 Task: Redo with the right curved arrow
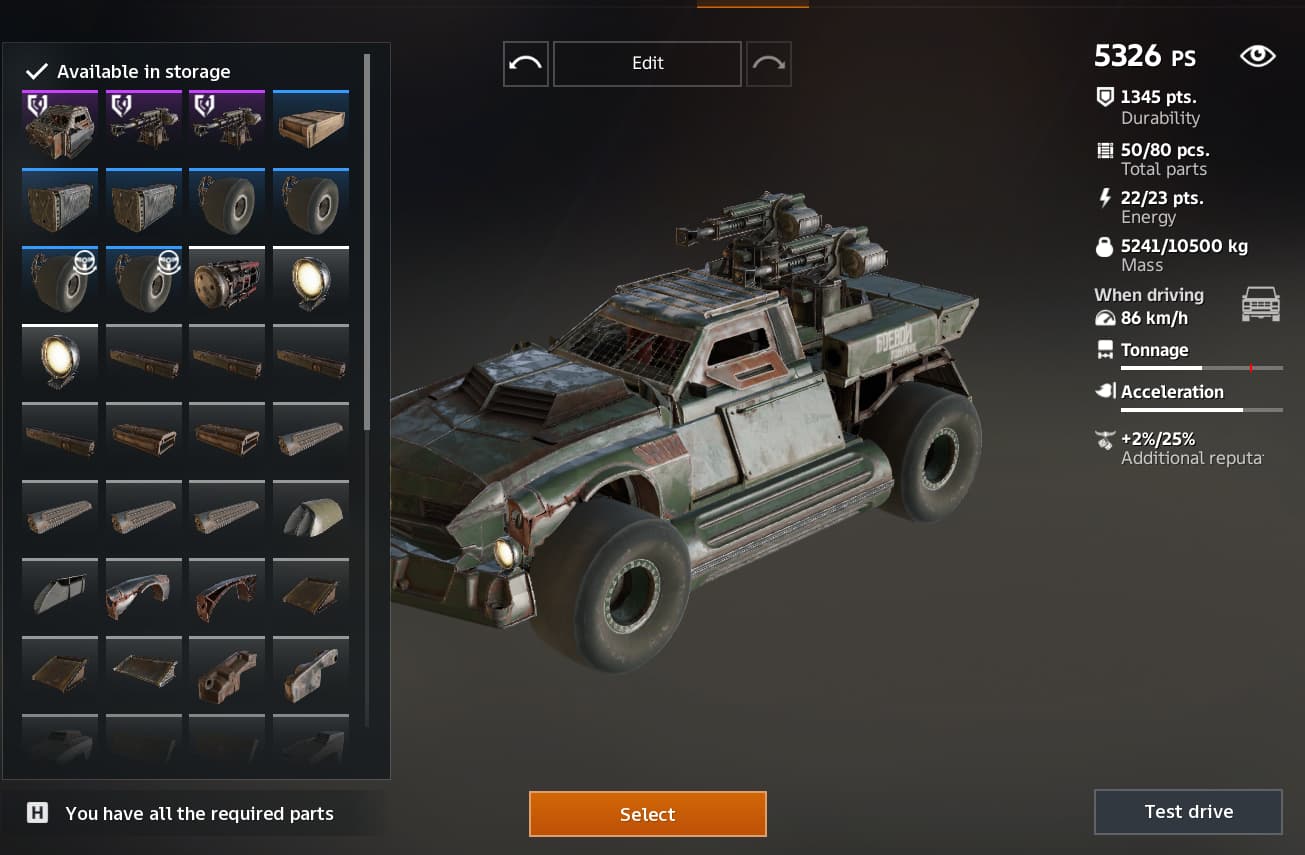click(x=768, y=63)
